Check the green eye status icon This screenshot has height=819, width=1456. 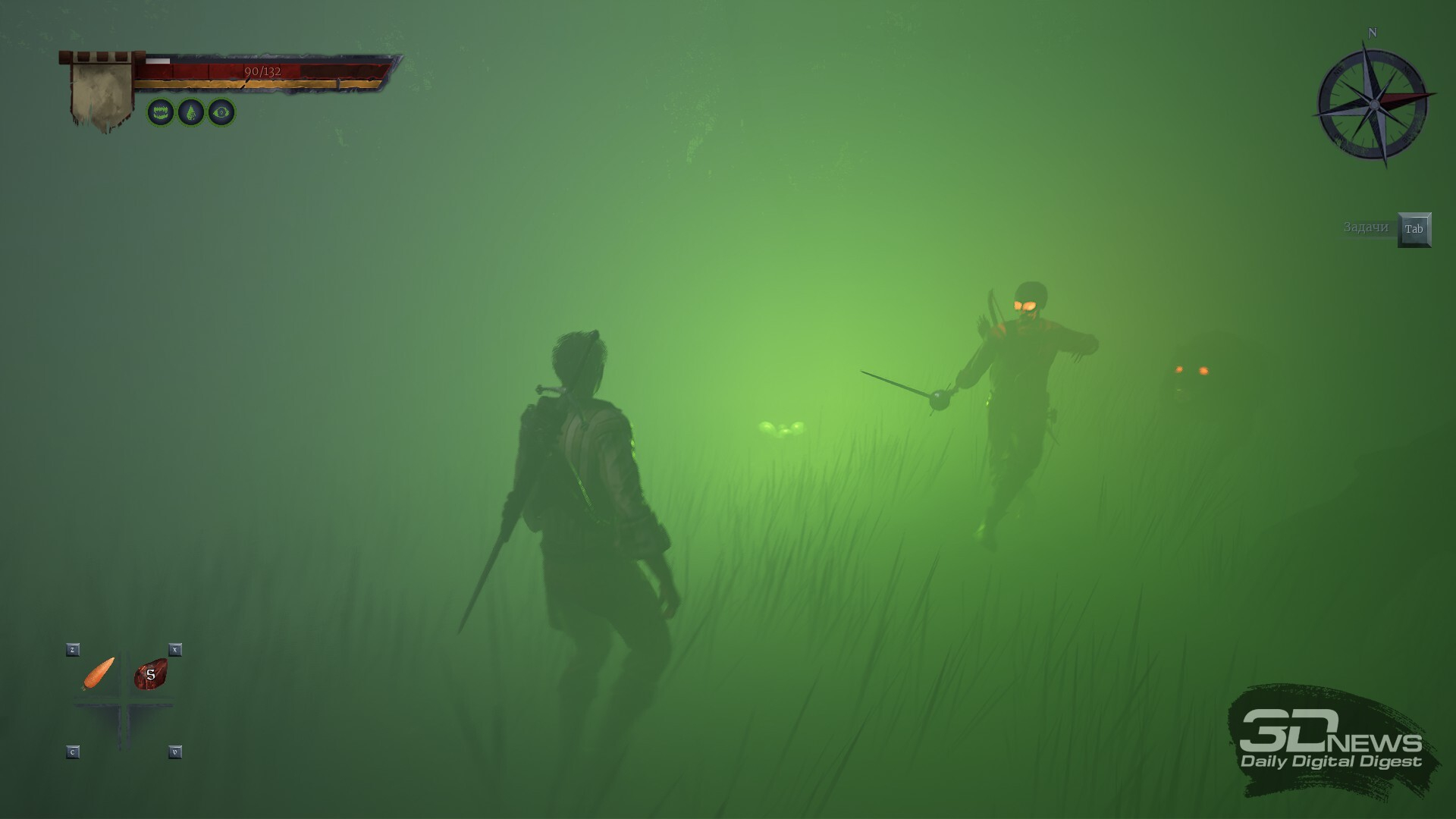point(221,113)
